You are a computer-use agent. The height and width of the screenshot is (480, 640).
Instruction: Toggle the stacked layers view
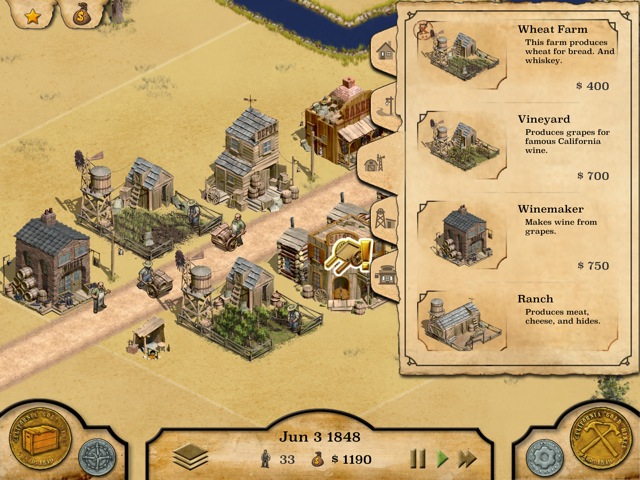[189, 457]
